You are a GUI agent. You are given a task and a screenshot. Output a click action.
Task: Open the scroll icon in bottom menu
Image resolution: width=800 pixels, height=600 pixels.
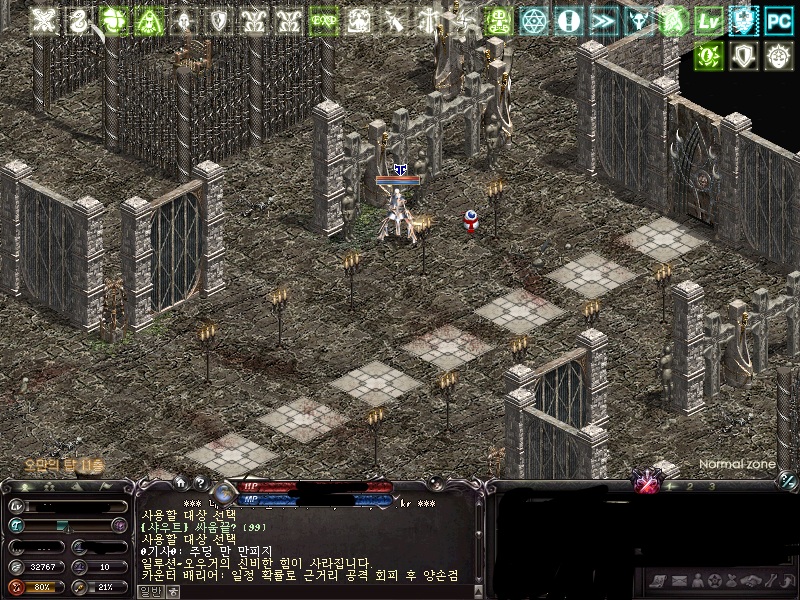[657, 581]
